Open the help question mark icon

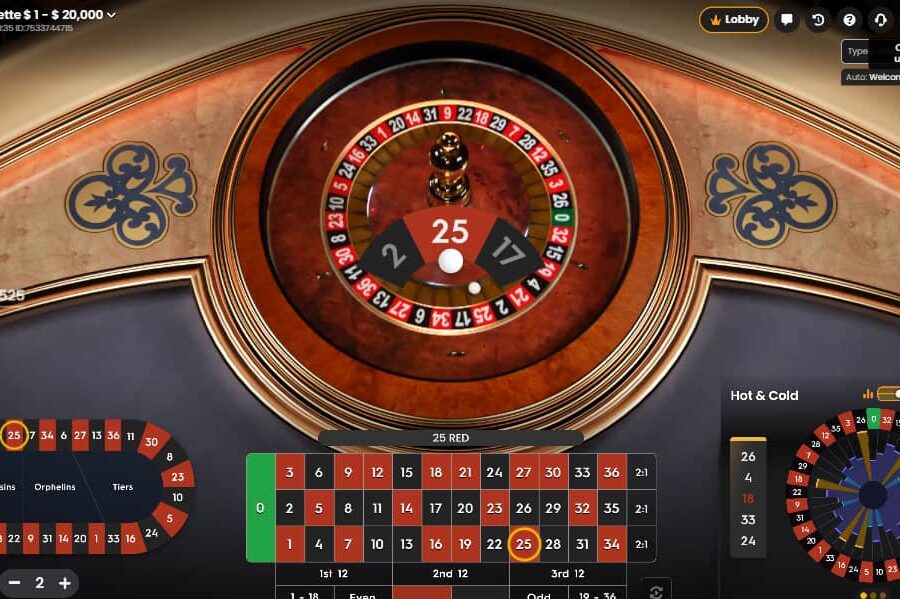pyautogui.click(x=849, y=19)
